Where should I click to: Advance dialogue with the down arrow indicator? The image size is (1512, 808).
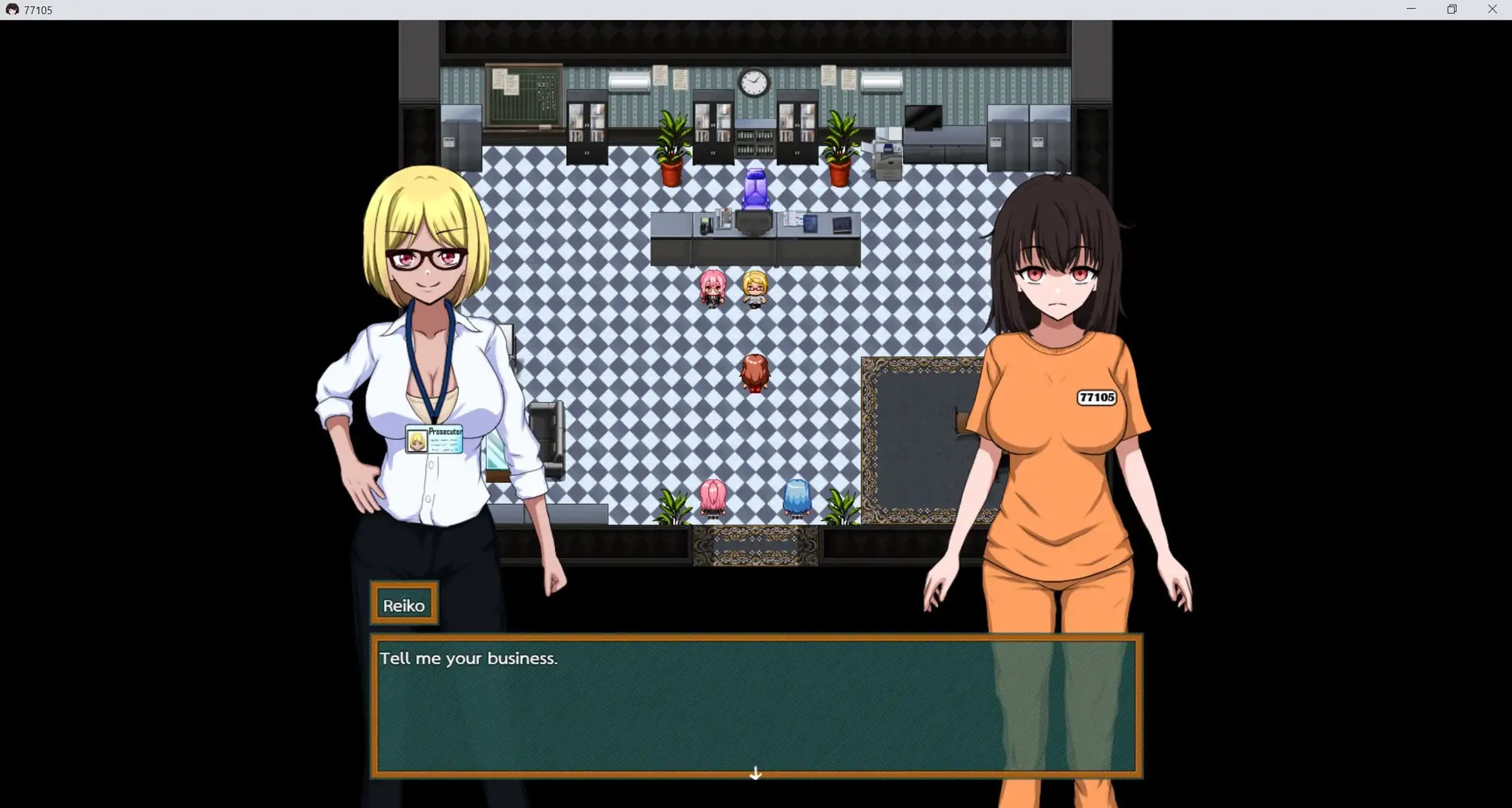(755, 772)
